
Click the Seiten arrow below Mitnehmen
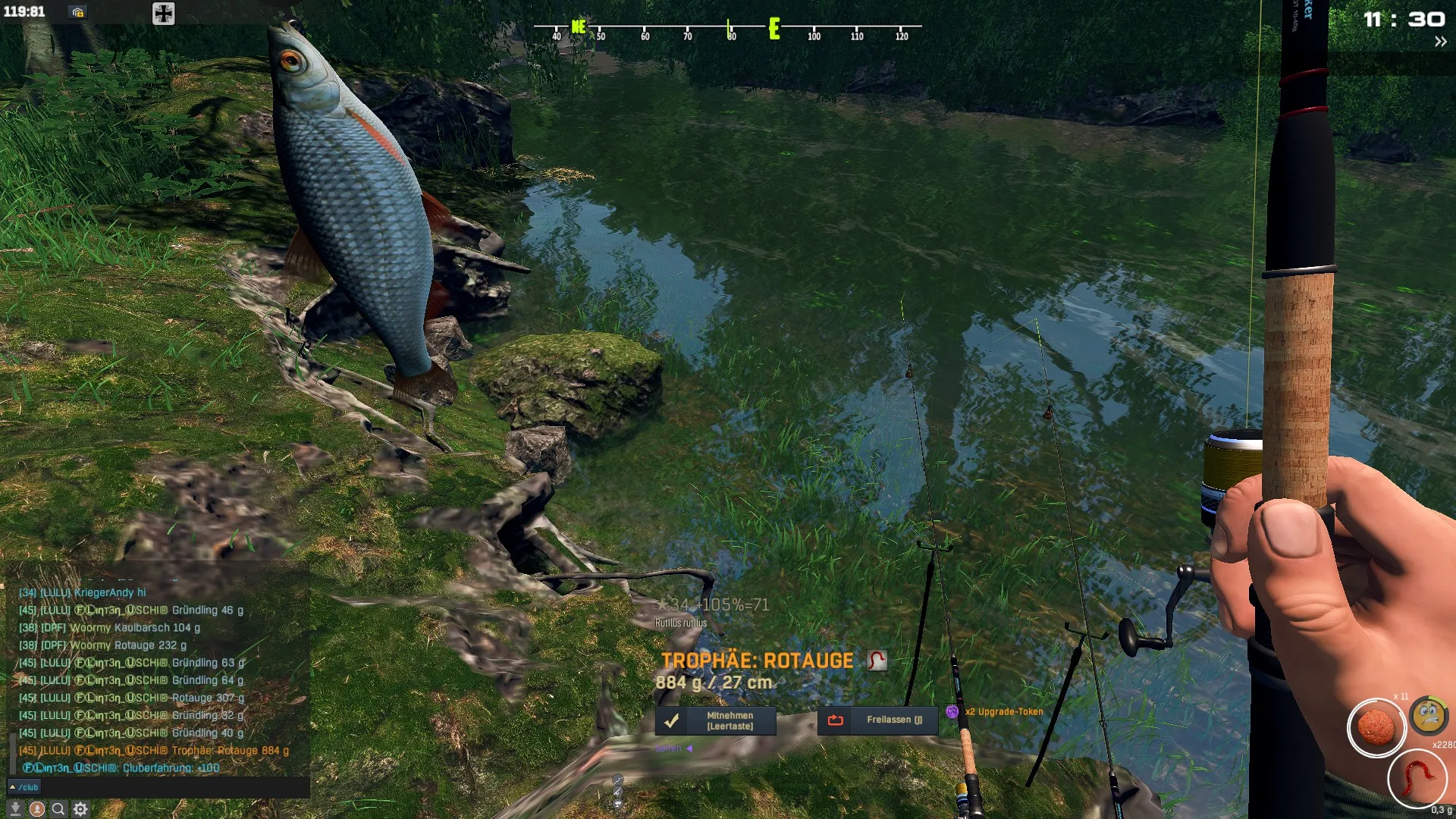pos(689,748)
